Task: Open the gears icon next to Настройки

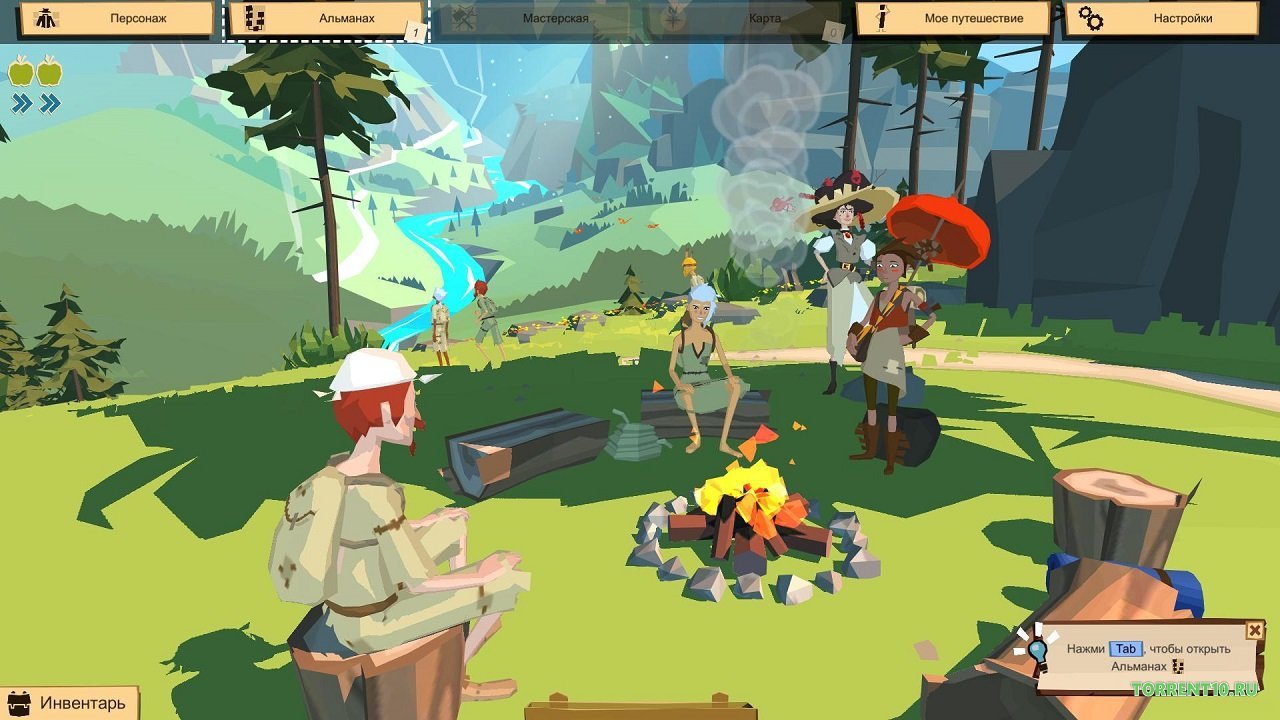Action: click(1092, 17)
